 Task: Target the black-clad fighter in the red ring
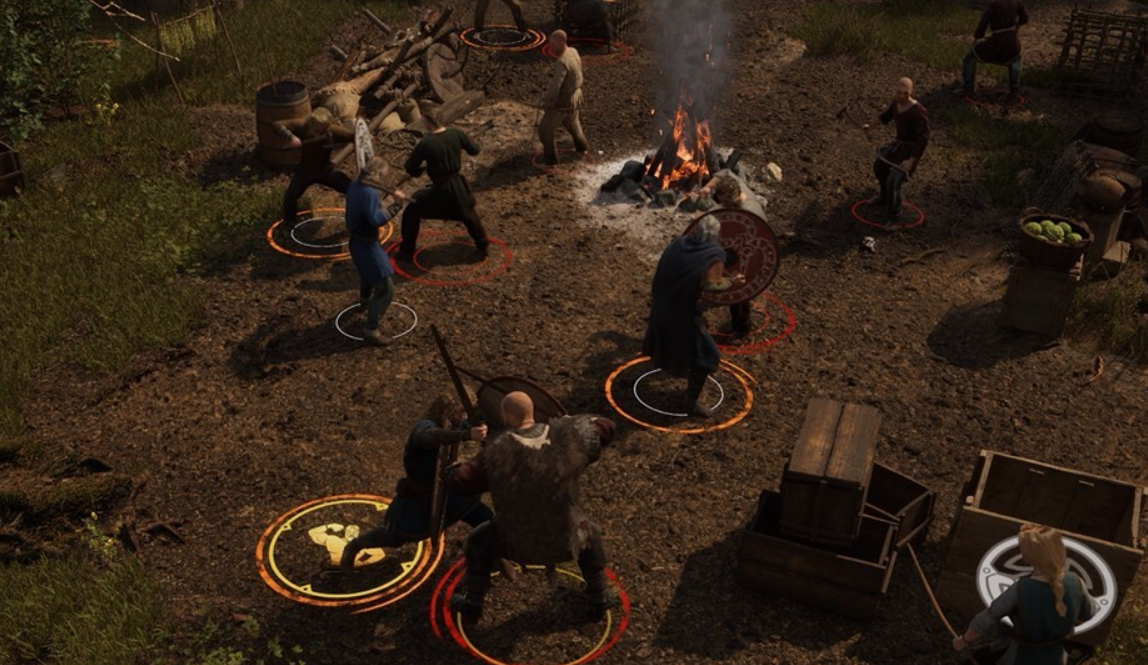[x=443, y=190]
